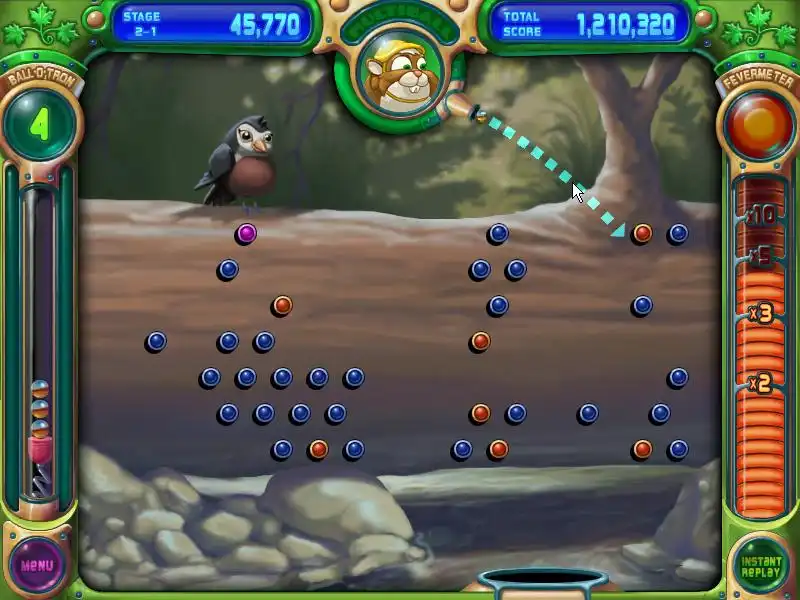Open the purple Menu button
This screenshot has height=600, width=800.
(x=37, y=565)
